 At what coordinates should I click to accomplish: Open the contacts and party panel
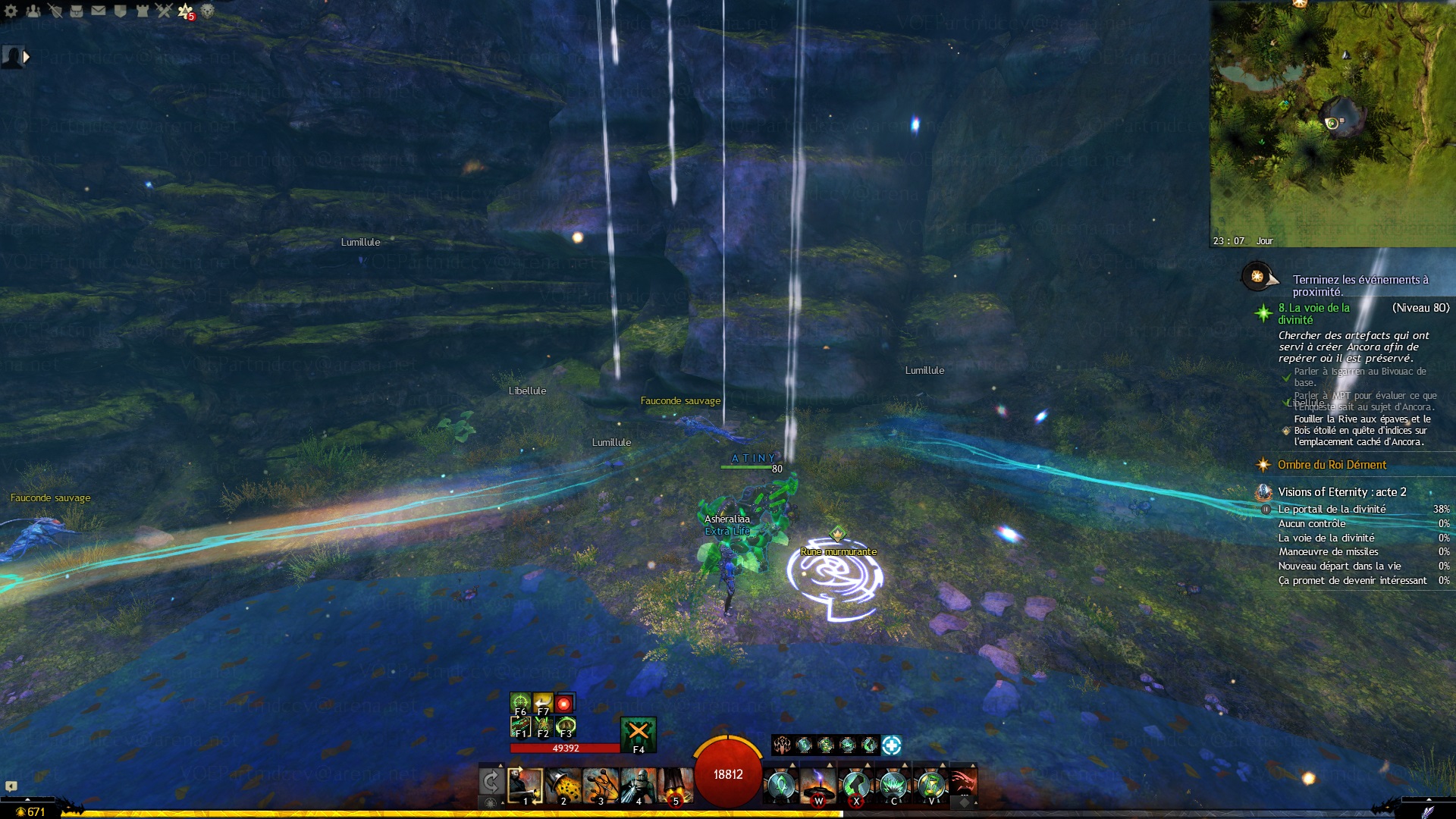point(33,11)
